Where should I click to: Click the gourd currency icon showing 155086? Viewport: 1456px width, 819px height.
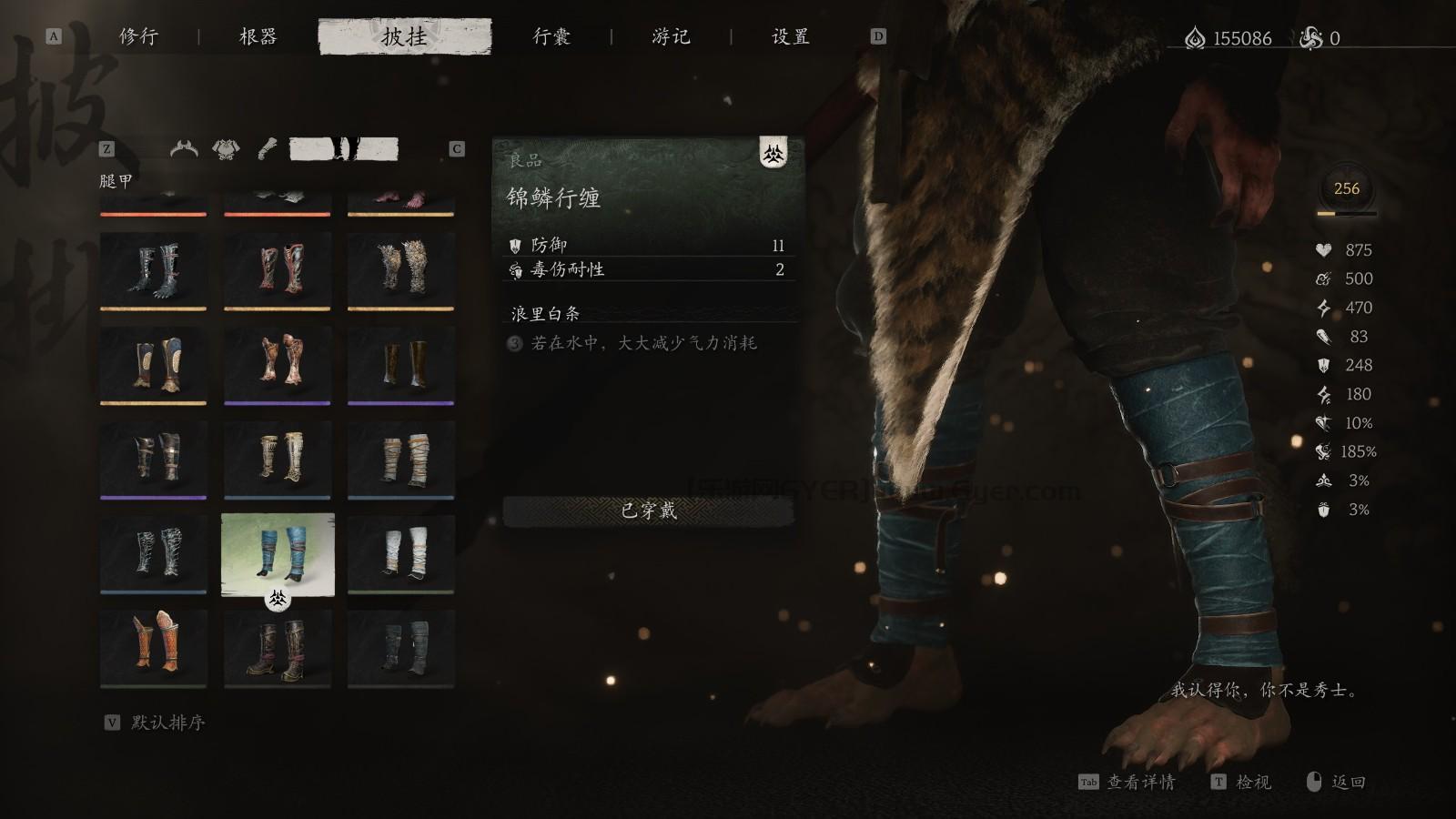(1197, 36)
